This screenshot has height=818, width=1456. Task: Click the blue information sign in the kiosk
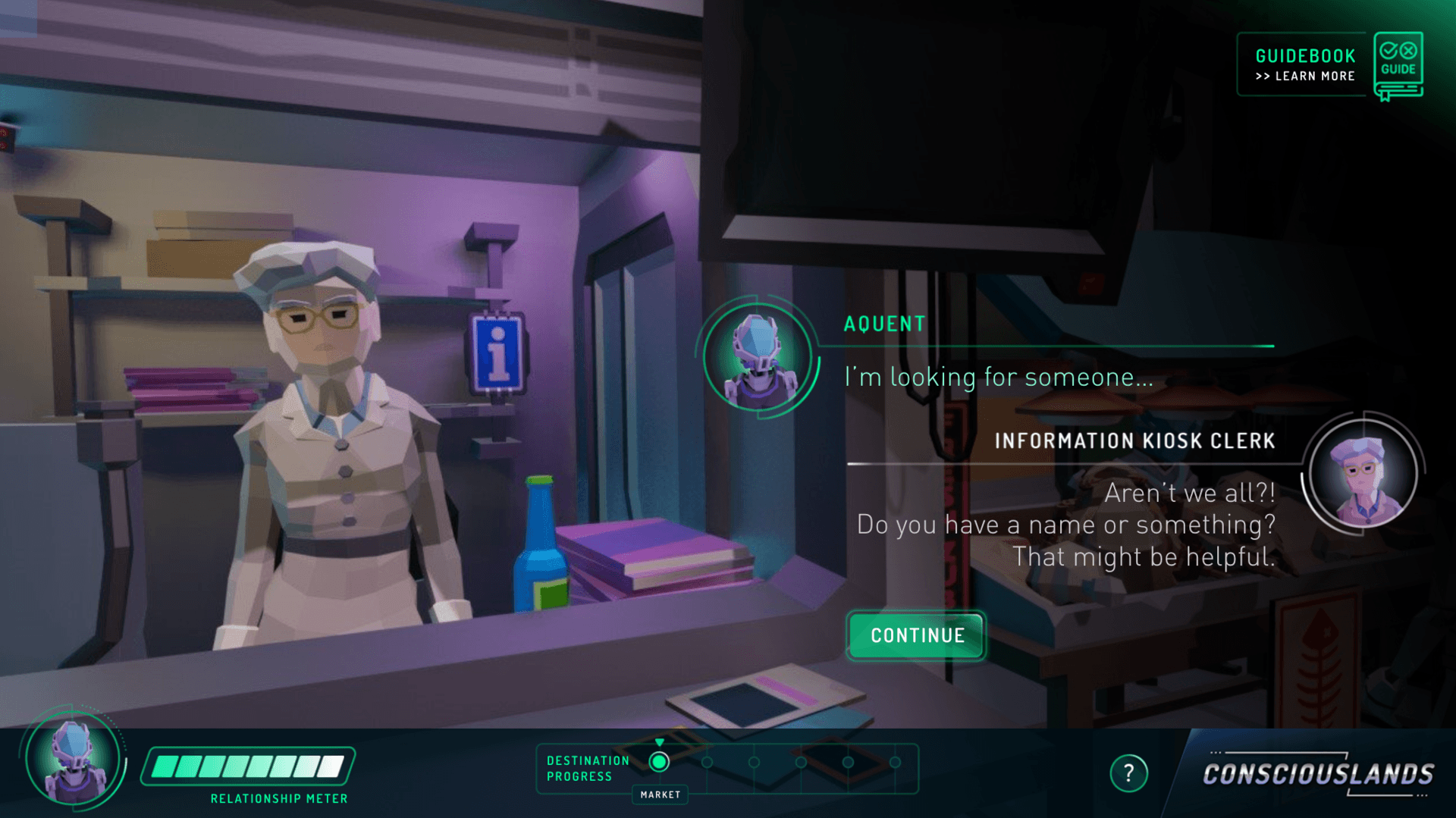click(x=497, y=350)
